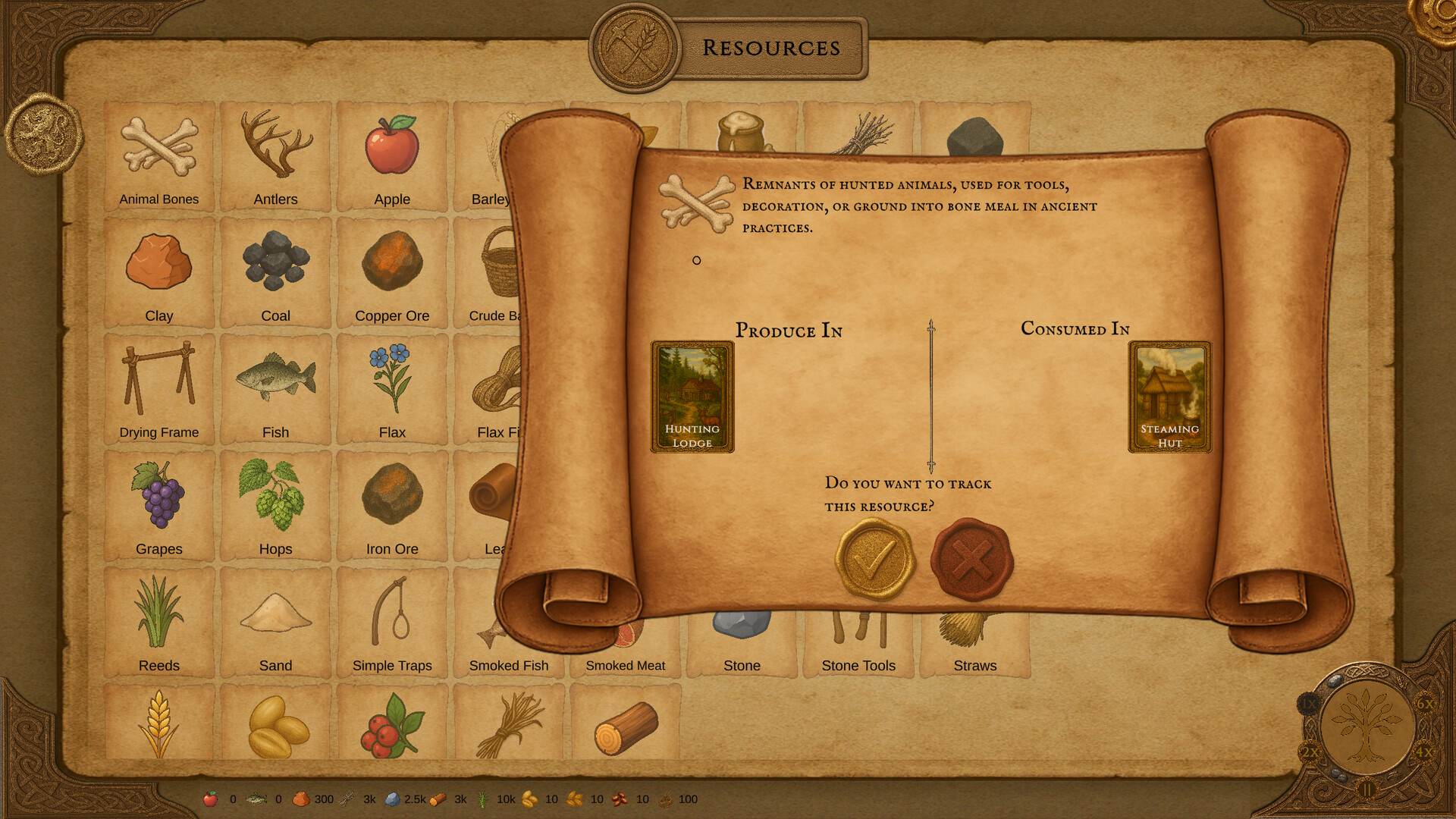Screen dimensions: 1456x819
Task: Select the Stone Tools resource tile
Action: [x=858, y=645]
